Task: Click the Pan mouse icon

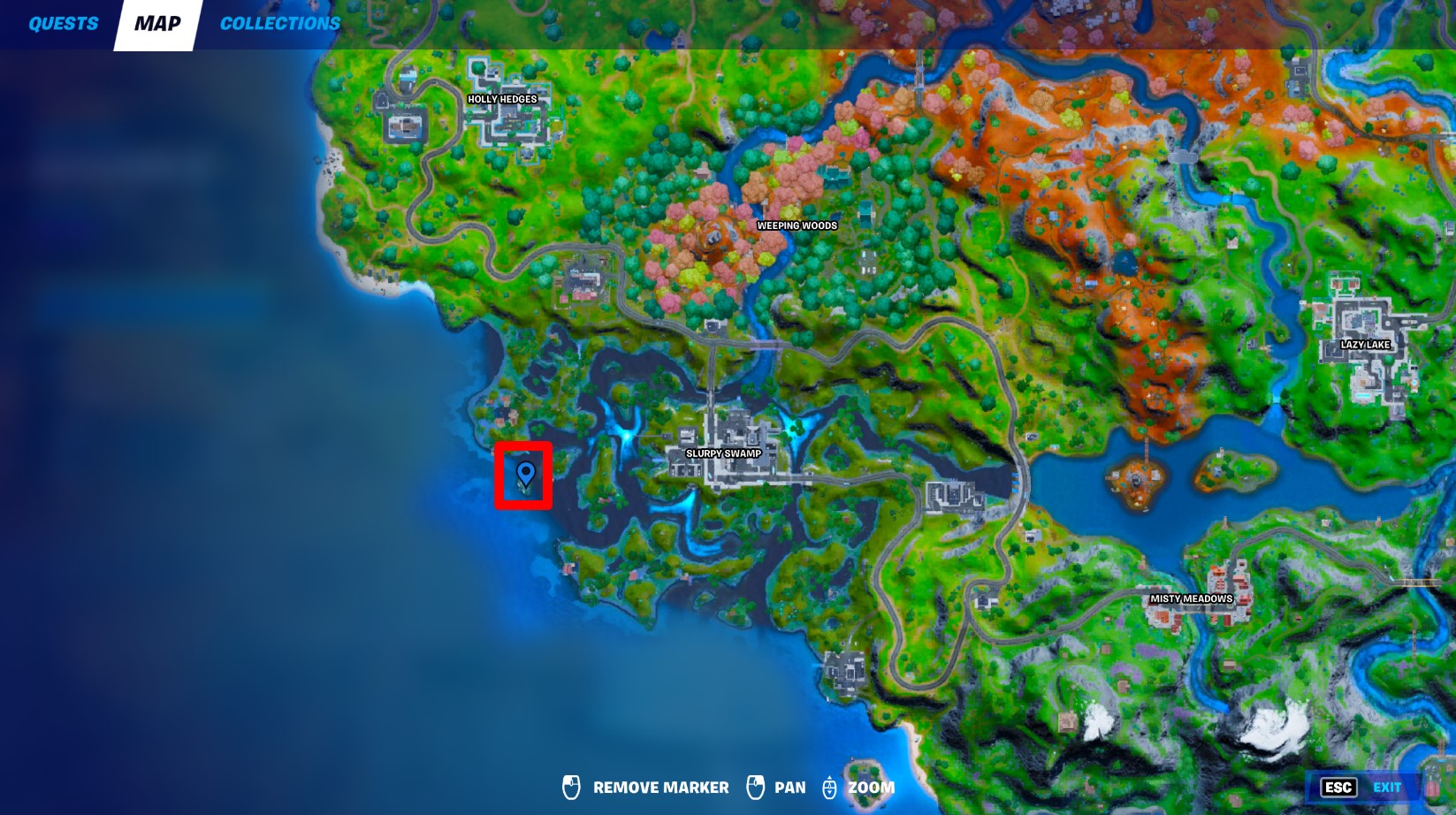Action: point(757,787)
